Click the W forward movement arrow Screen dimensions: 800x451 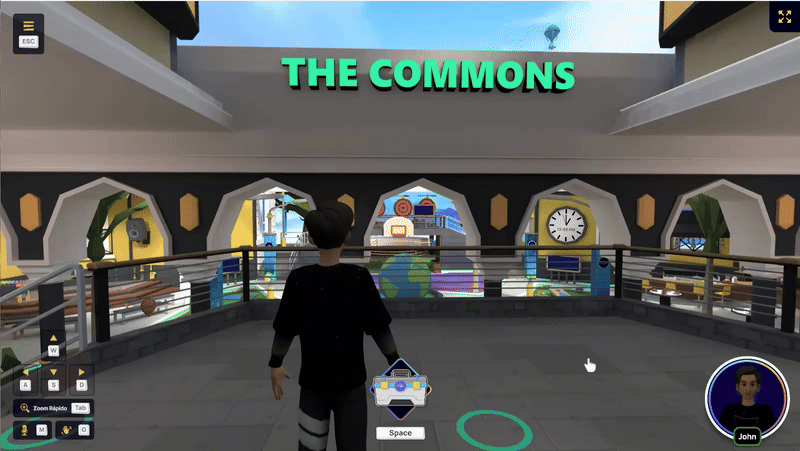click(x=54, y=344)
